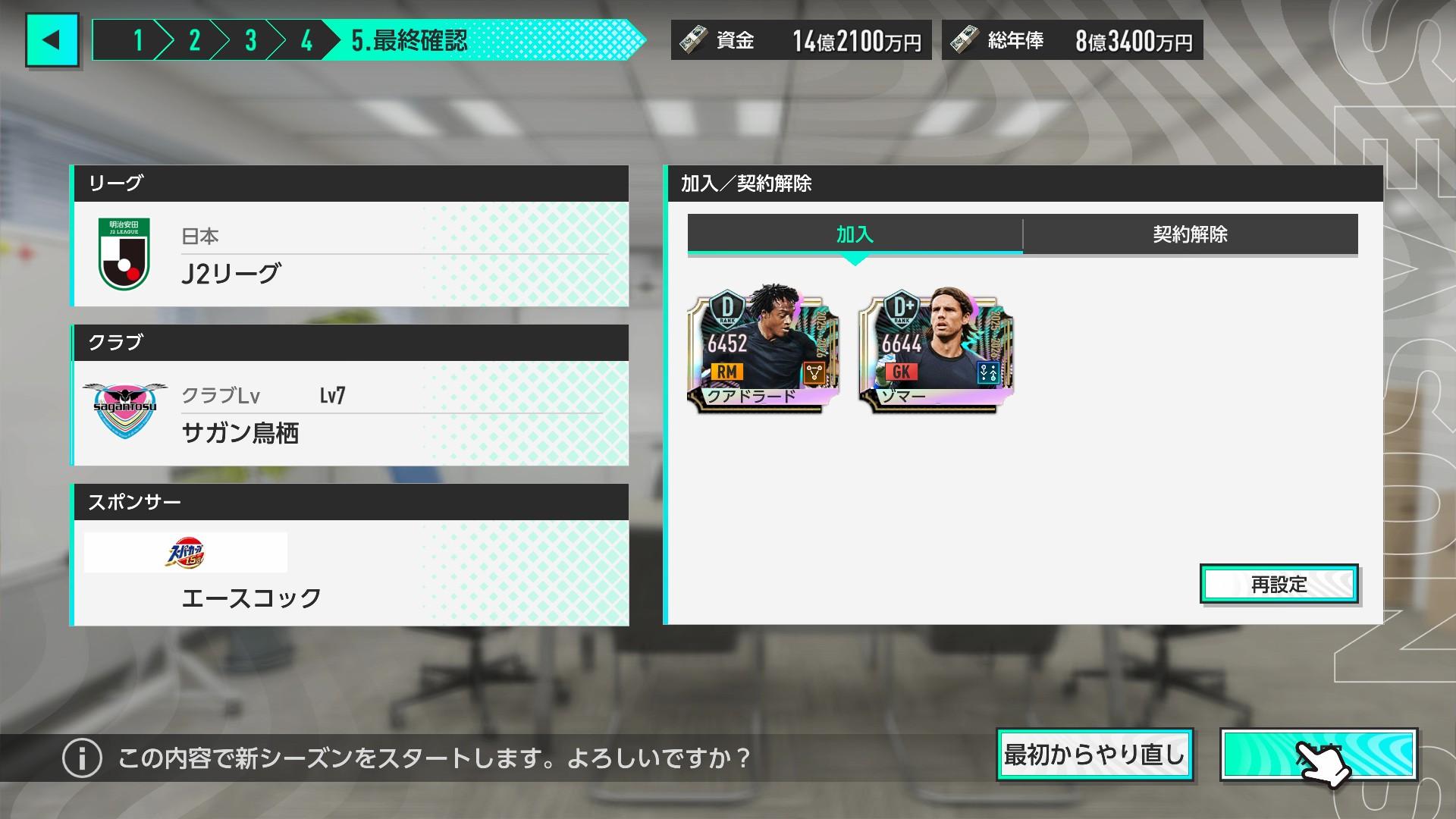Click the Acecook sponsor logo
This screenshot has width=1456, height=819.
186,552
